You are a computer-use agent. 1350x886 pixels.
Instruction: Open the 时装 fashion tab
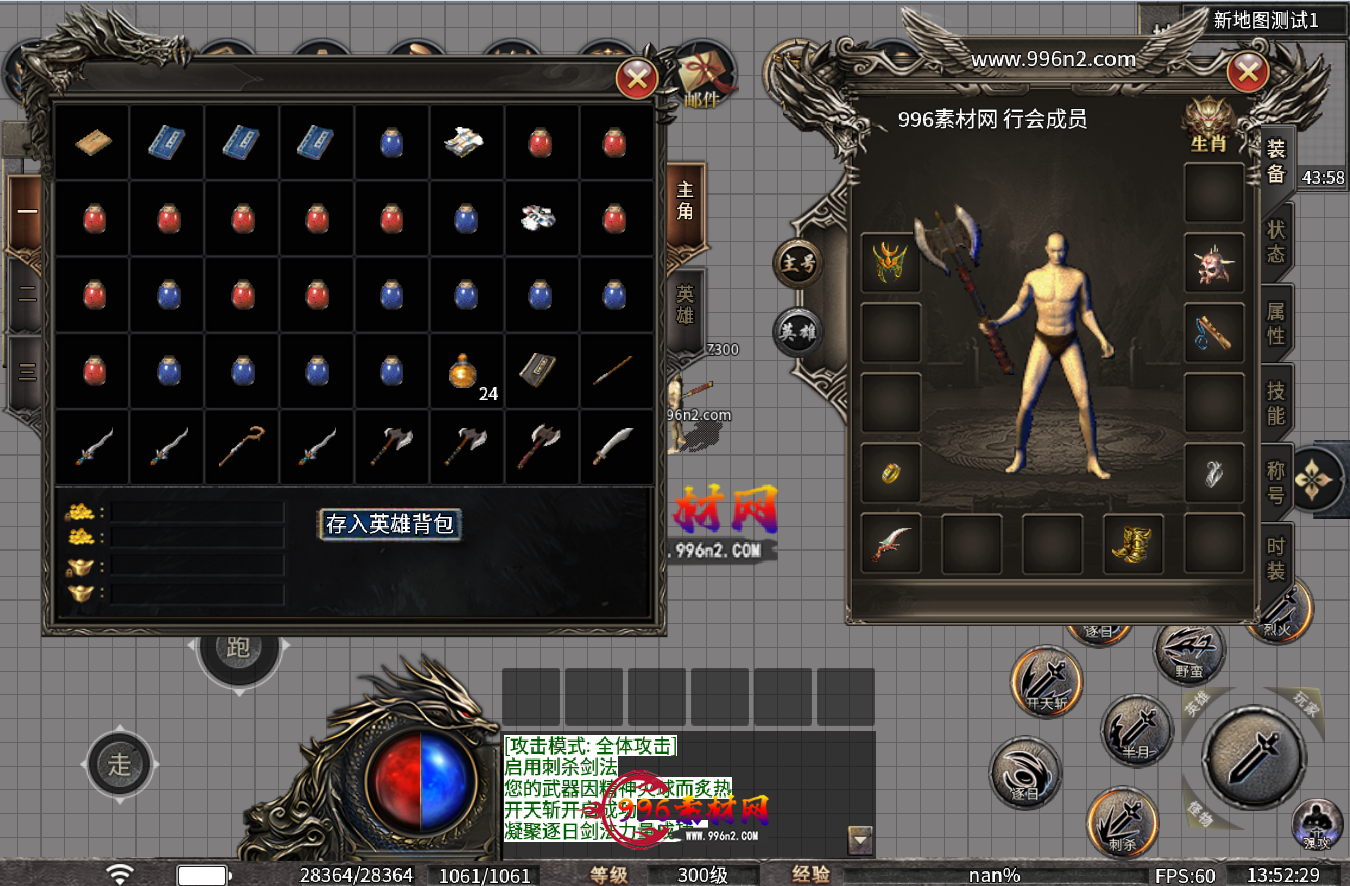click(x=1276, y=560)
